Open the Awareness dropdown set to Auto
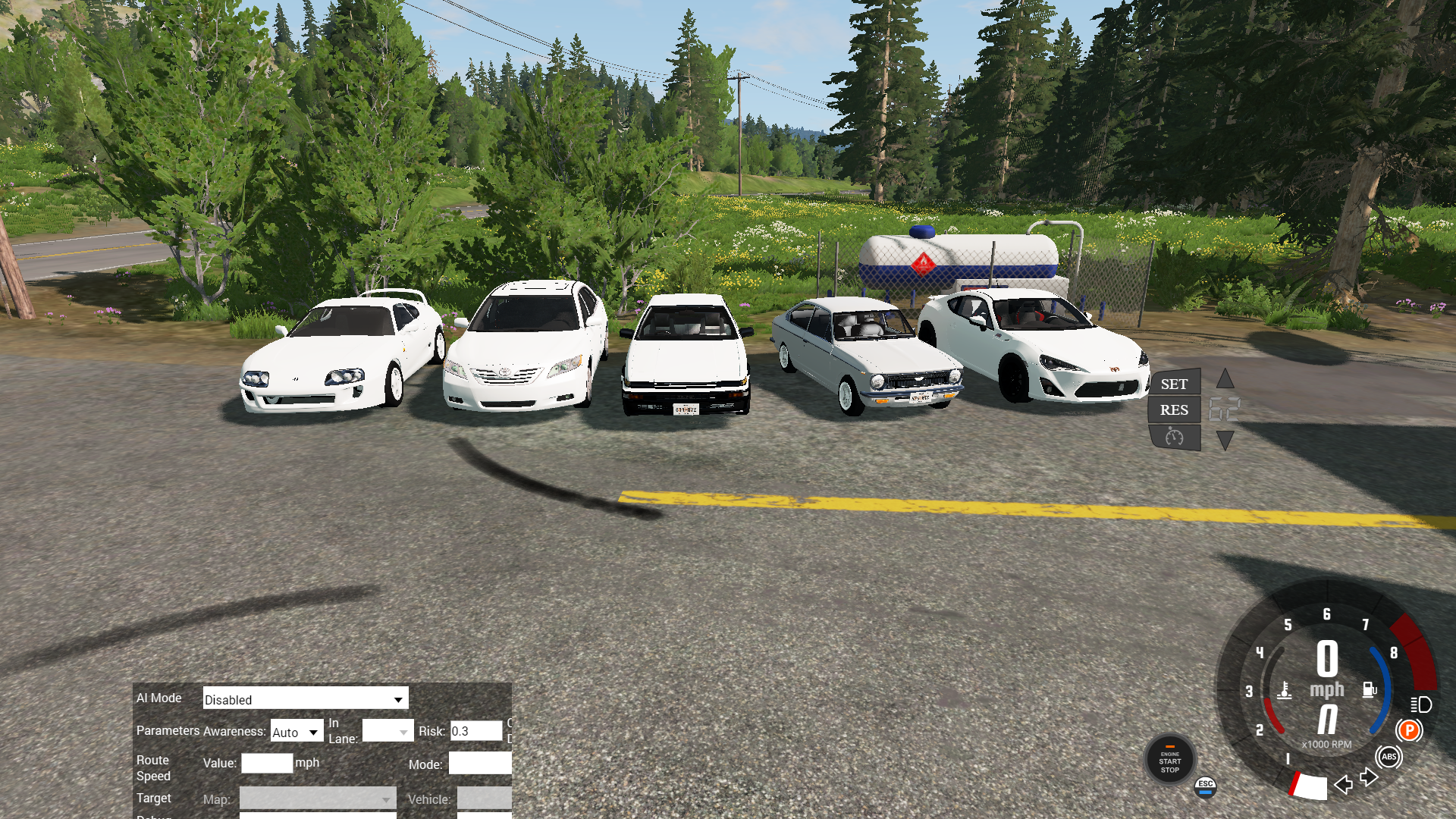This screenshot has width=1456, height=819. pos(297,732)
